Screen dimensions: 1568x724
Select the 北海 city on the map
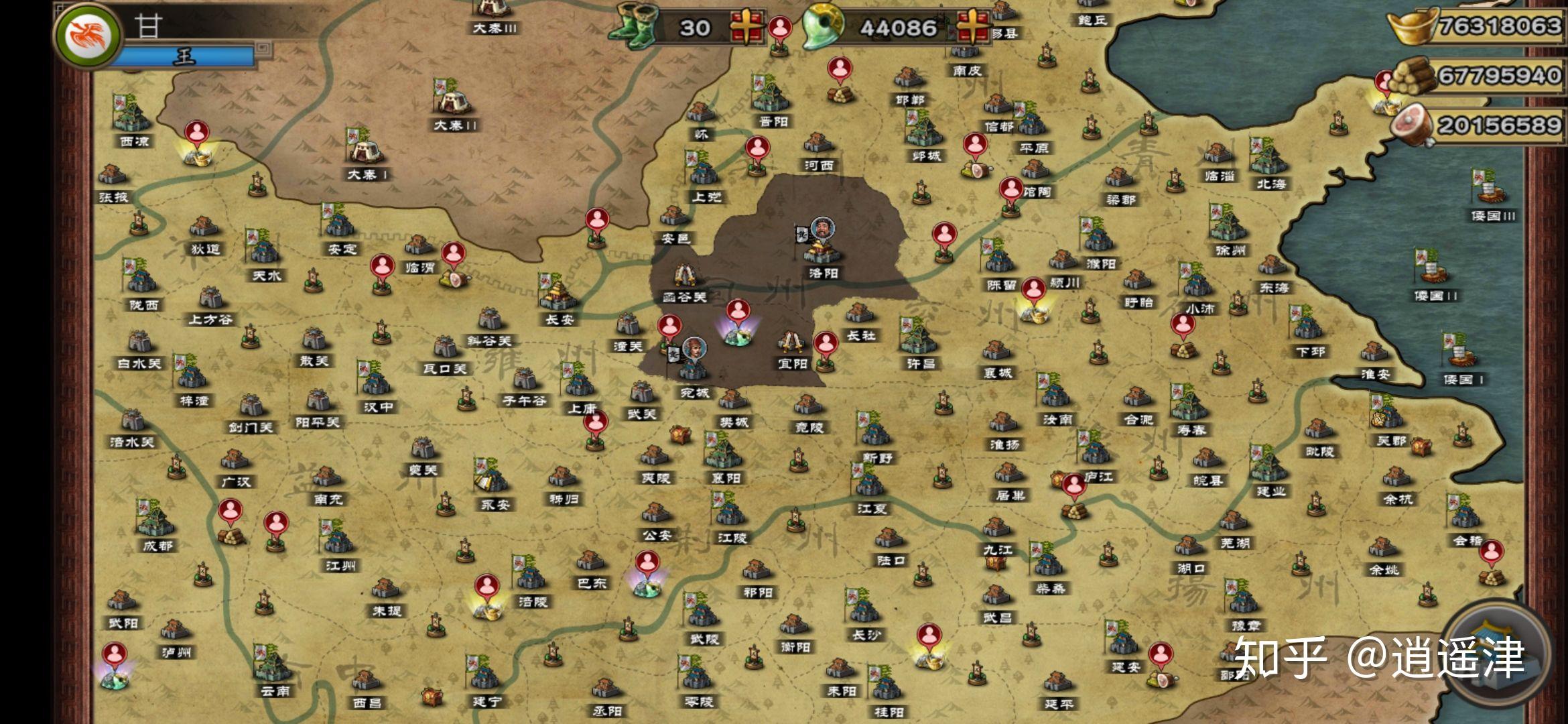point(1268,161)
